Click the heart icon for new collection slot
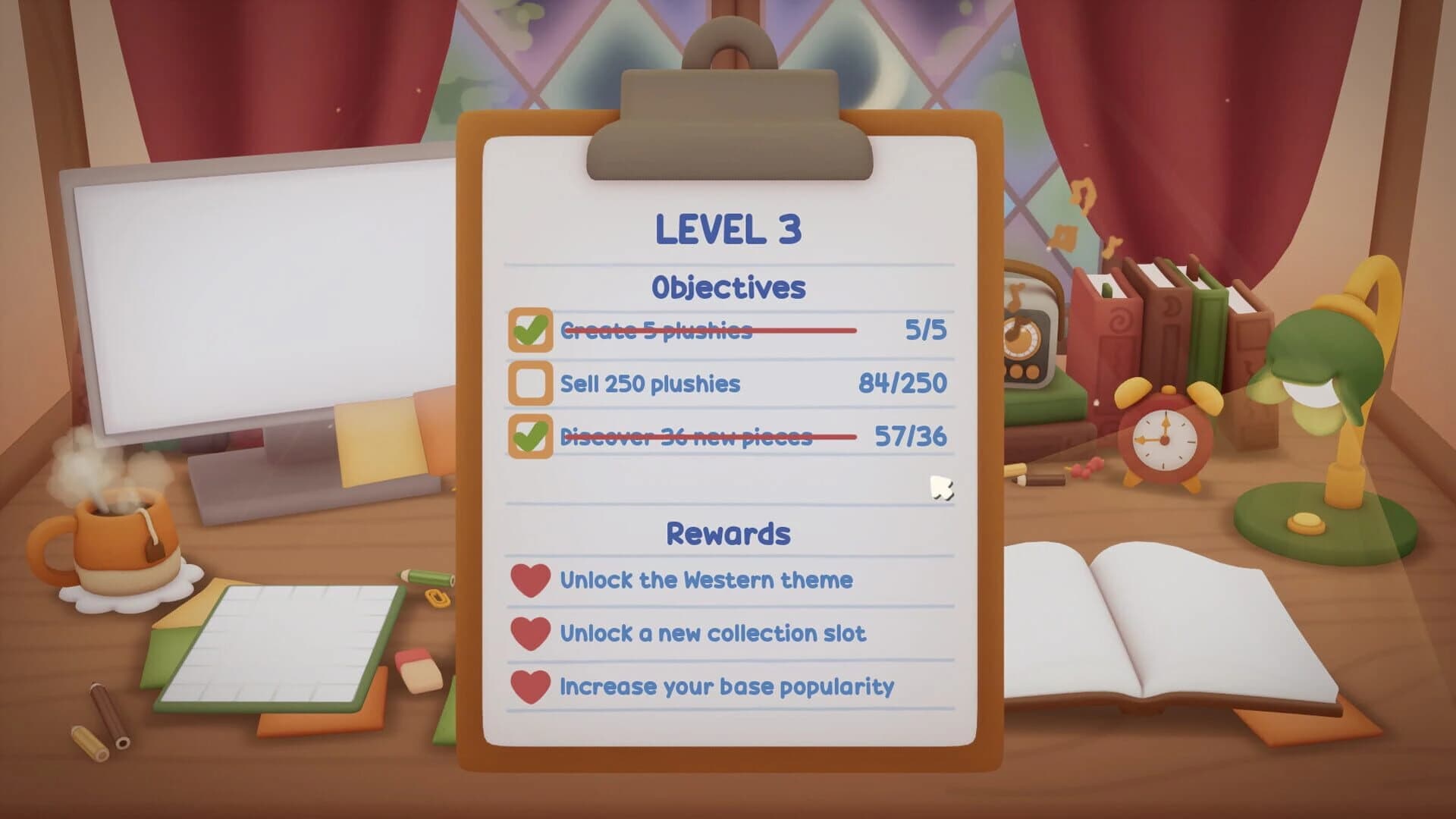Image resolution: width=1456 pixels, height=819 pixels. (532, 634)
